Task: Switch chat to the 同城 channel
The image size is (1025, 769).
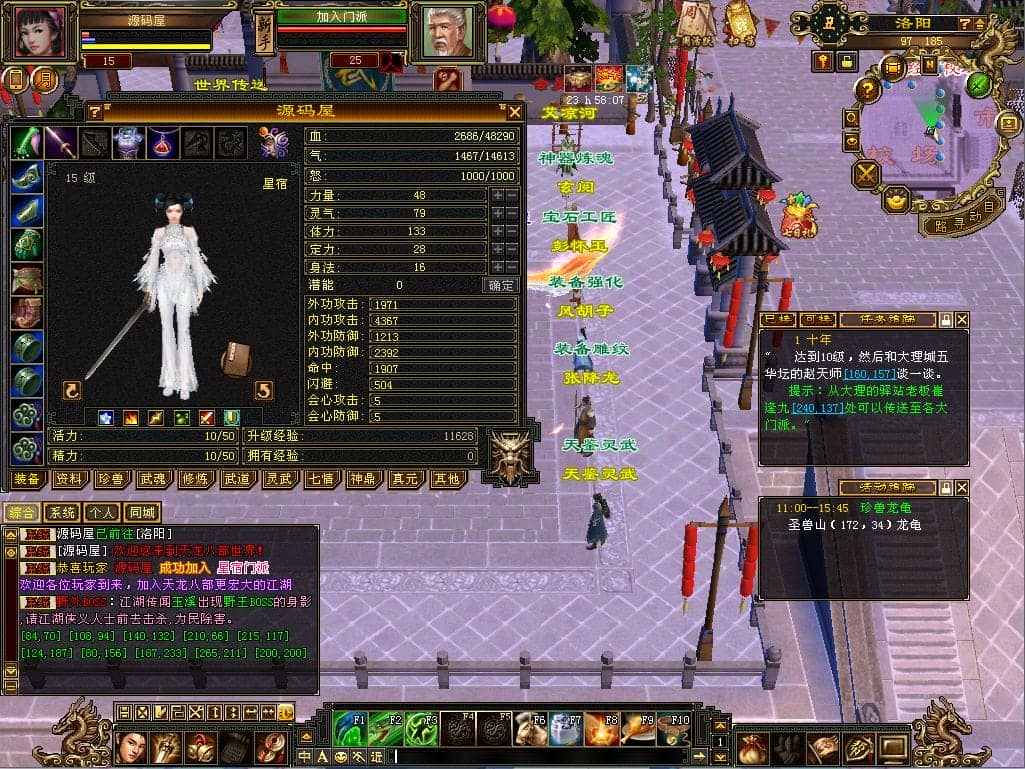Action: coord(142,513)
